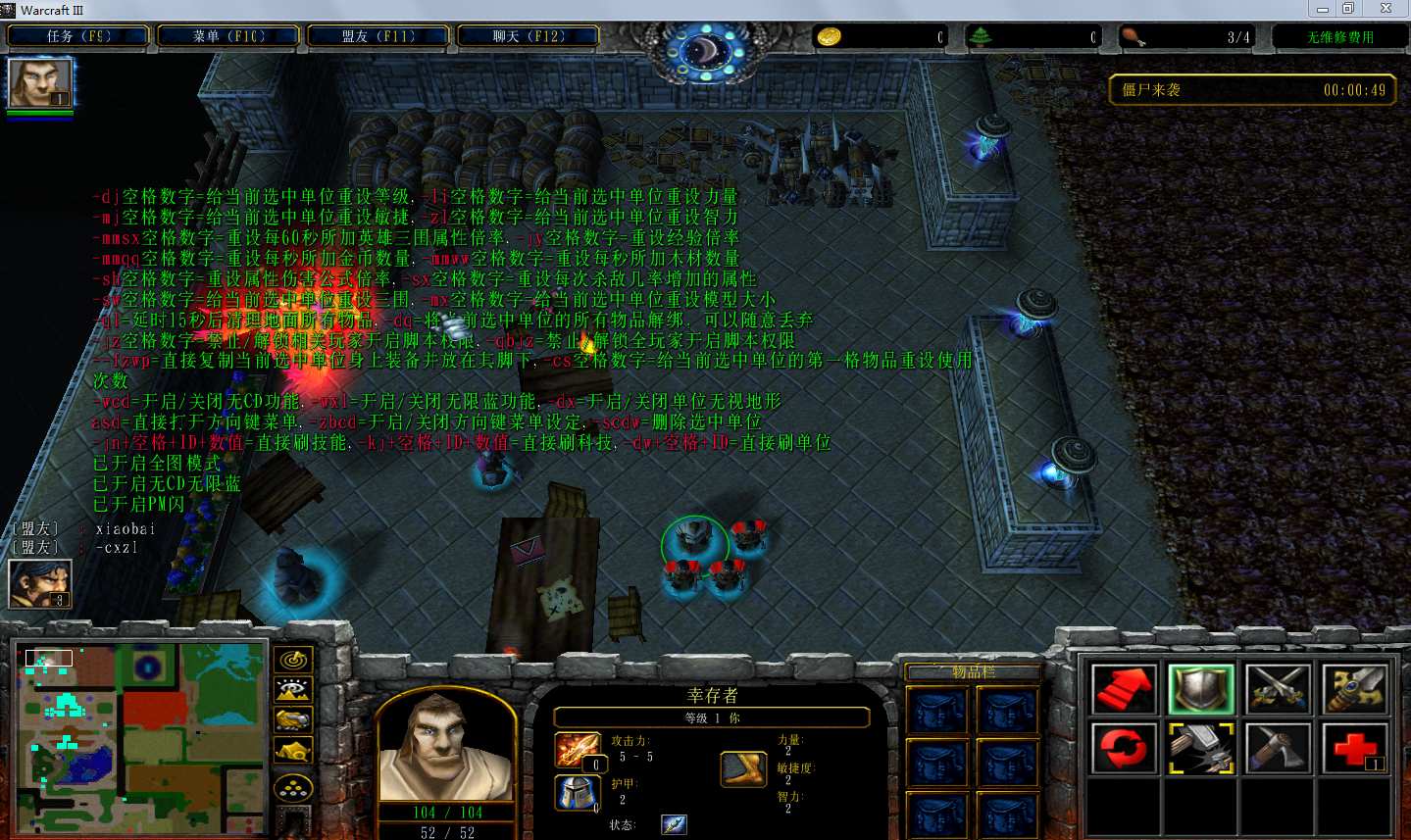1411x840 pixels.
Task: Click the red circular arrows command
Action: coord(1124,749)
